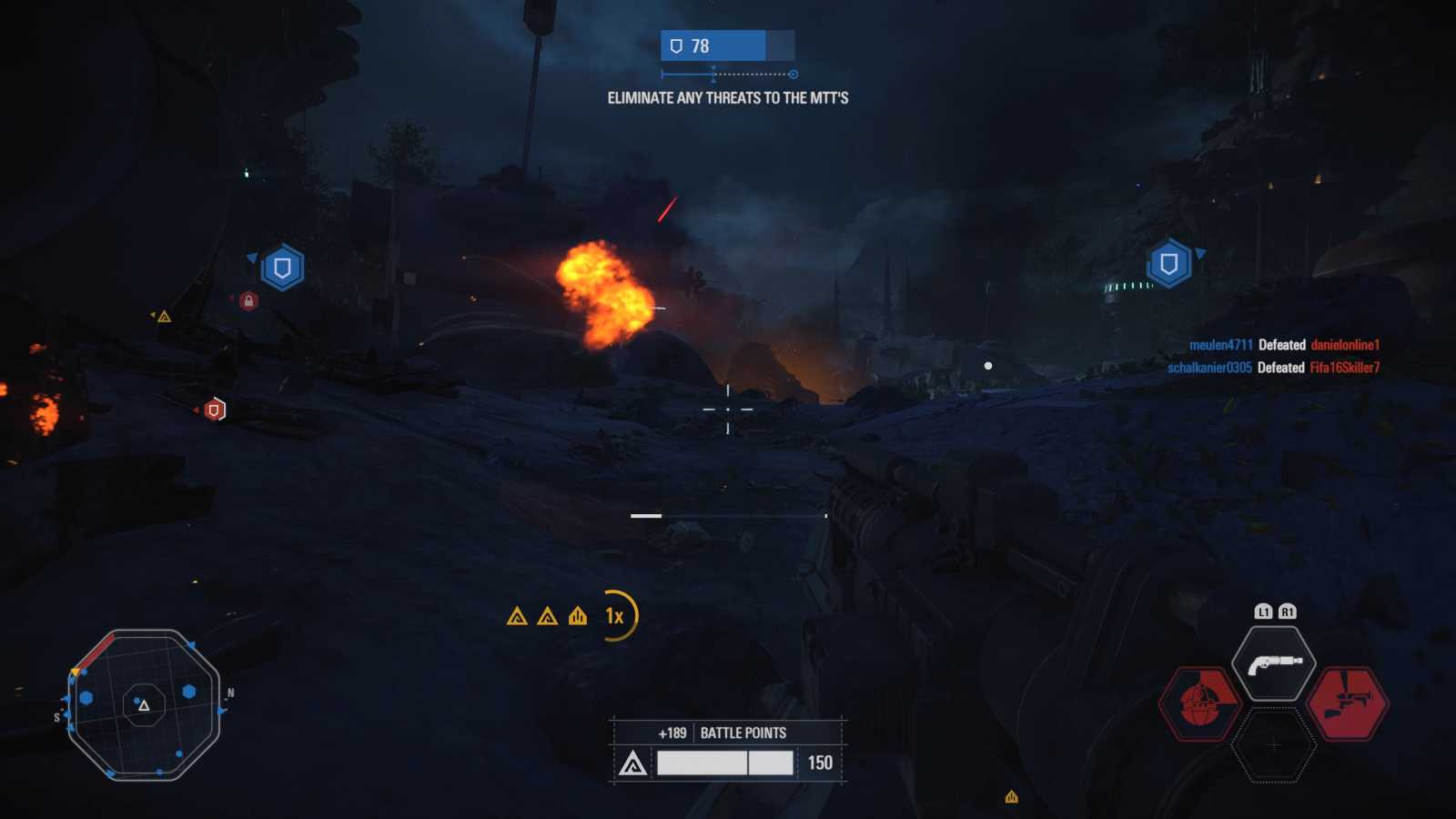Click the octagonal minimap radar
Image resolution: width=1456 pixels, height=819 pixels.
click(144, 704)
